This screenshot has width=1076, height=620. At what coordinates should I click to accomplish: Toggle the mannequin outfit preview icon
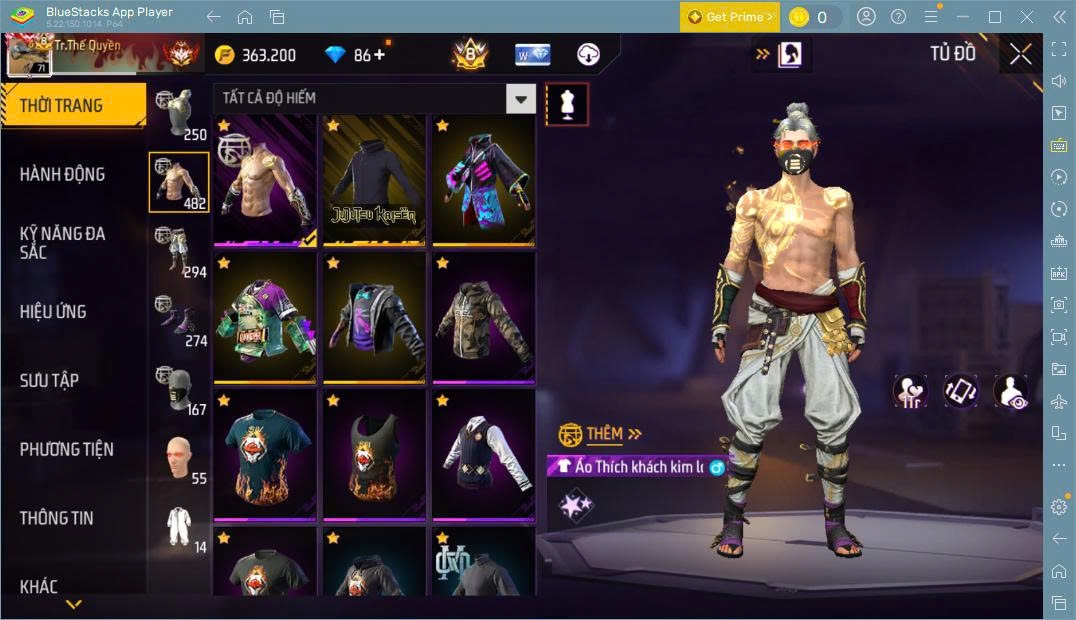pyautogui.click(x=567, y=104)
